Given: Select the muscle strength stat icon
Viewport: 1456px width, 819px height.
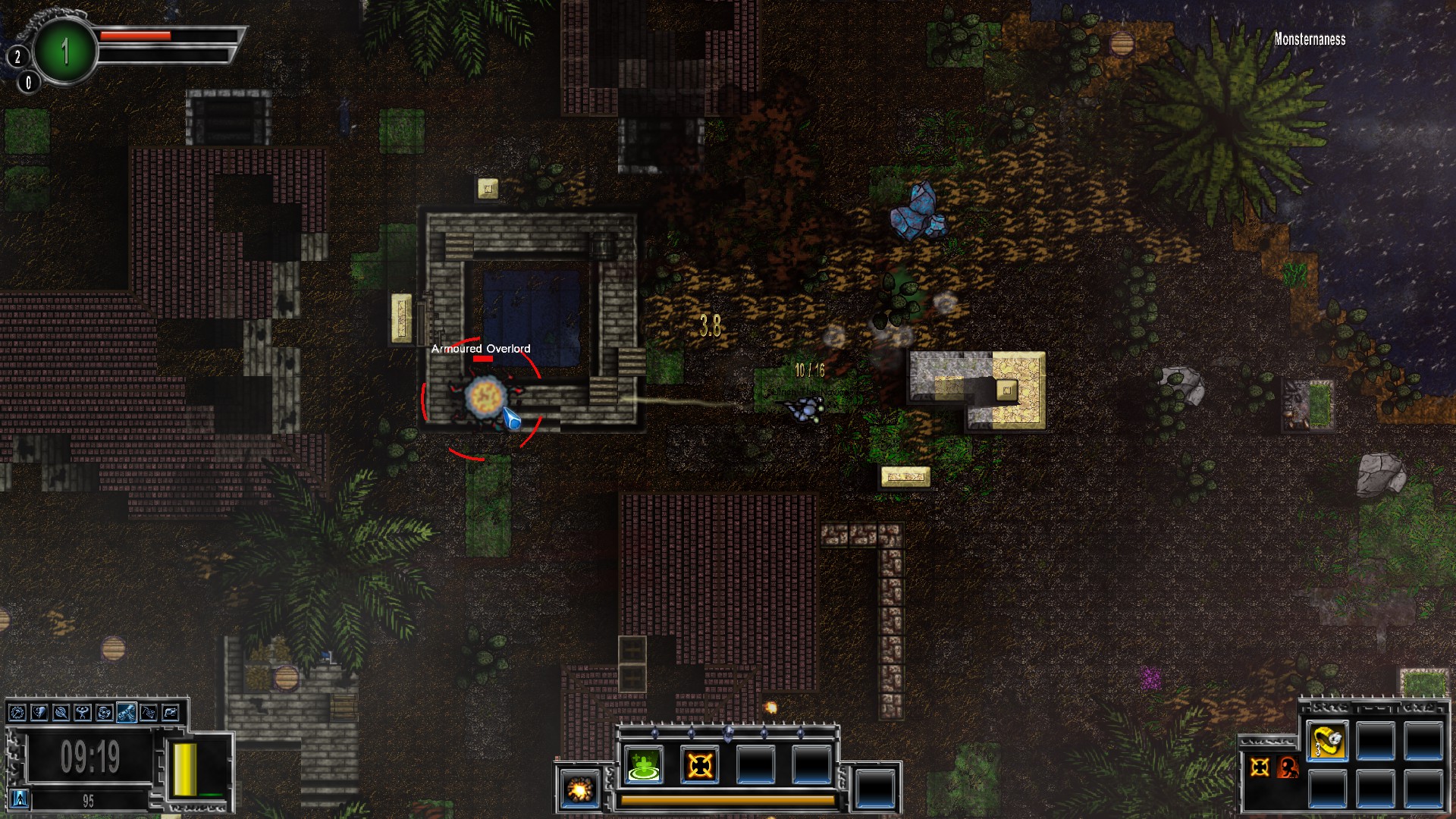Looking at the screenshot, I should tap(81, 713).
